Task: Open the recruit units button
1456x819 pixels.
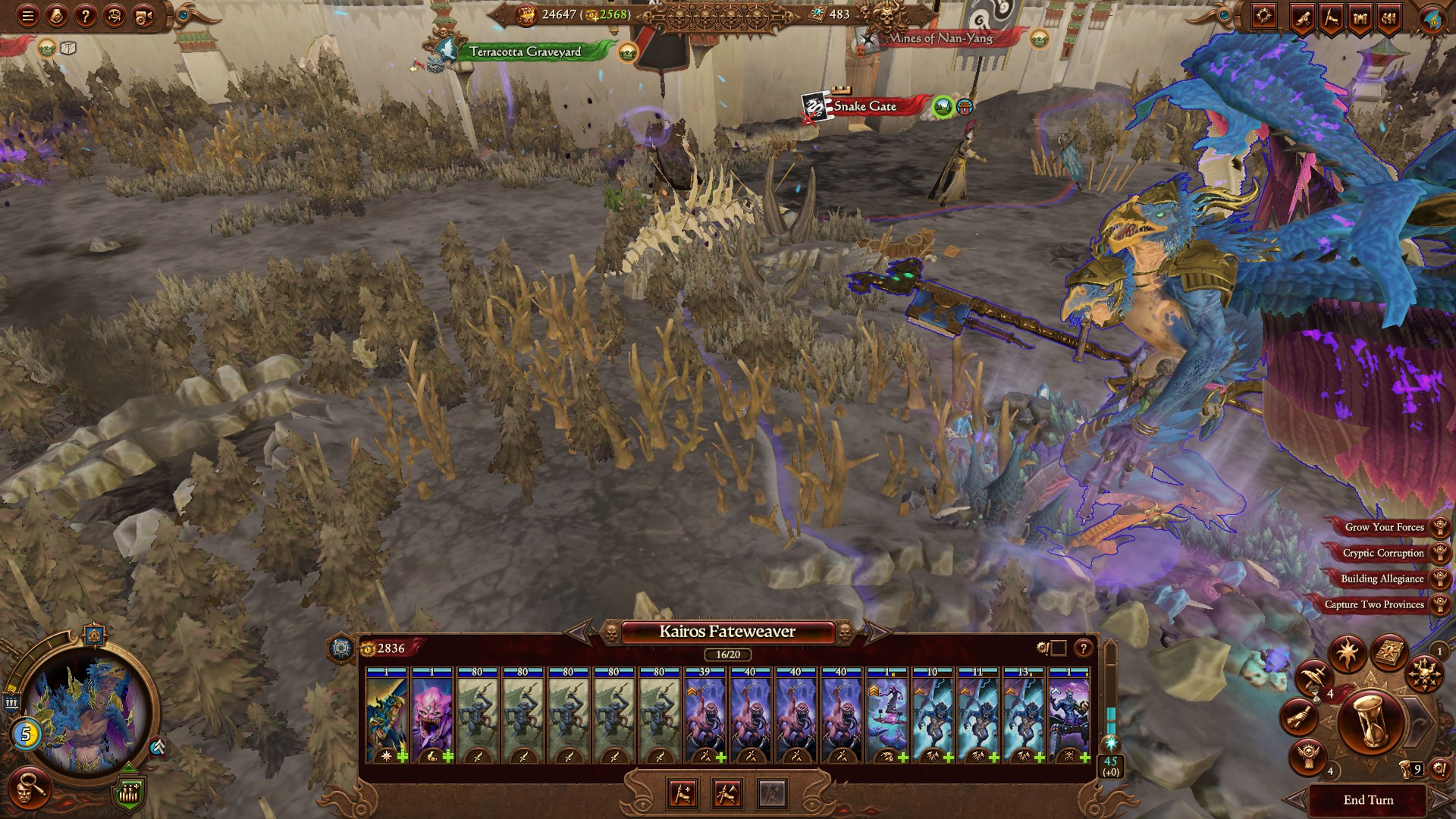Action: (x=682, y=793)
